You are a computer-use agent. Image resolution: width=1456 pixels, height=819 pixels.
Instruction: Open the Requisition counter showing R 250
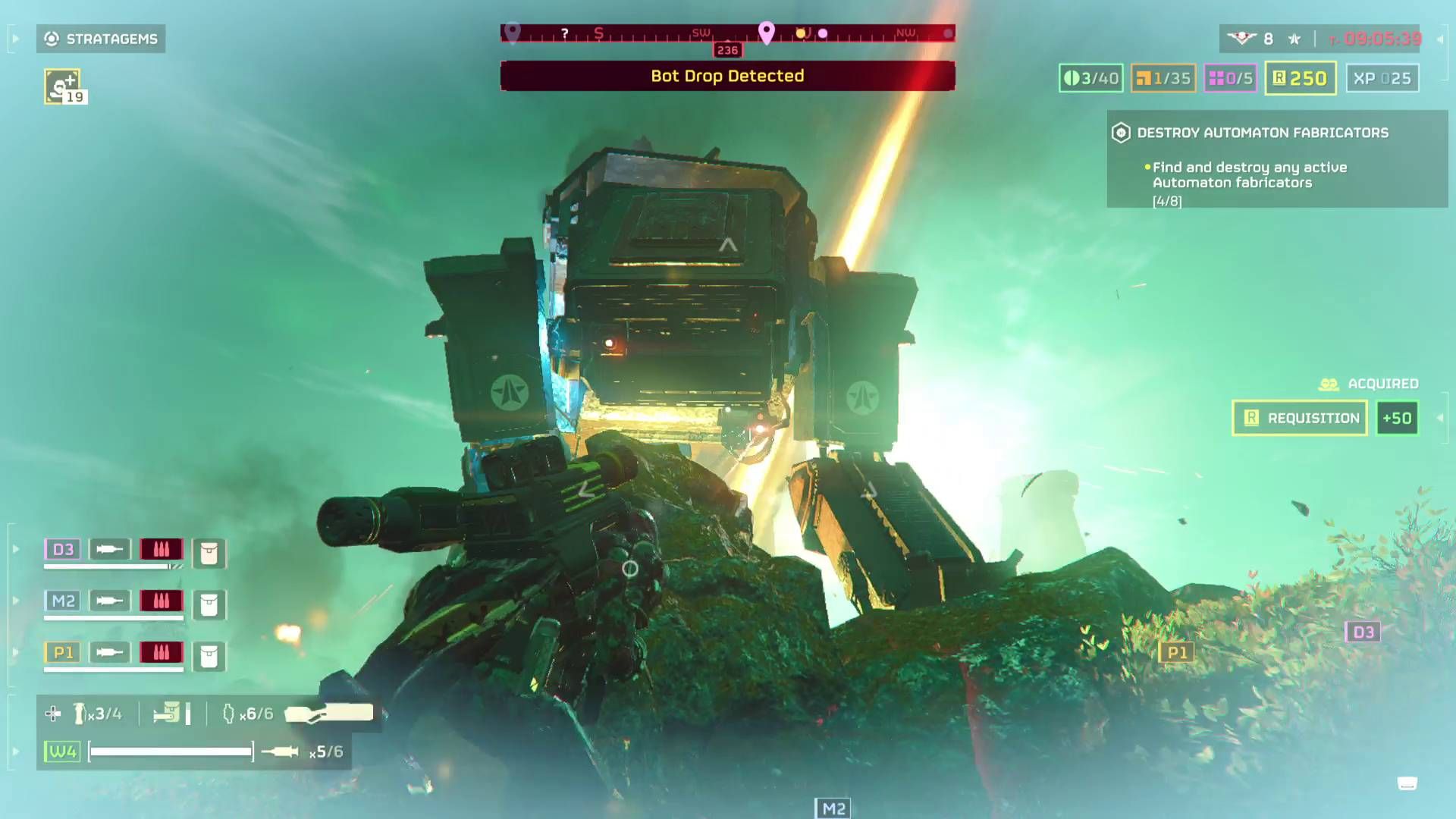pyautogui.click(x=1300, y=78)
